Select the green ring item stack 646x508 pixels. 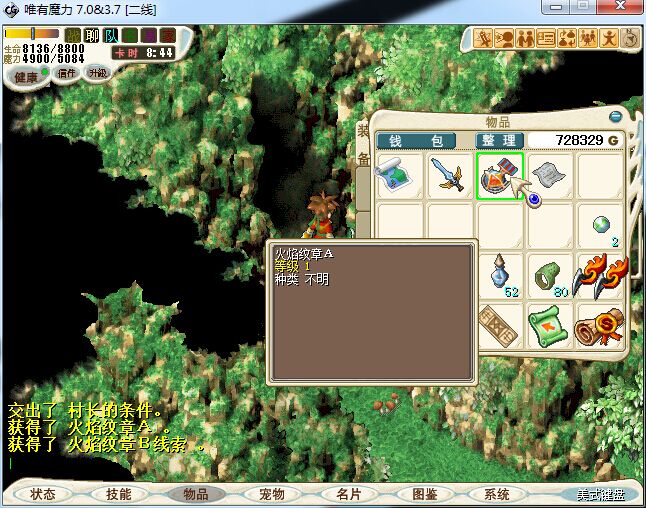tap(550, 274)
